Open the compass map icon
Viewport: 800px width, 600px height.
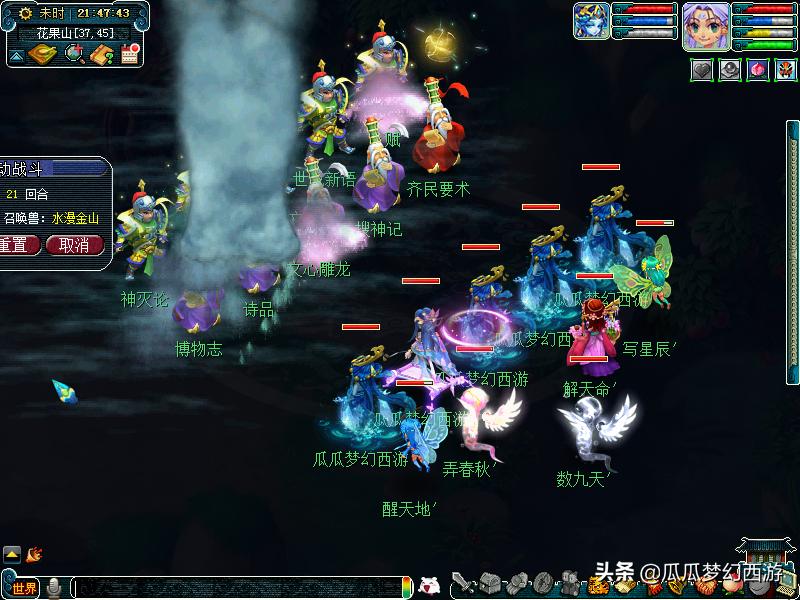42,54
